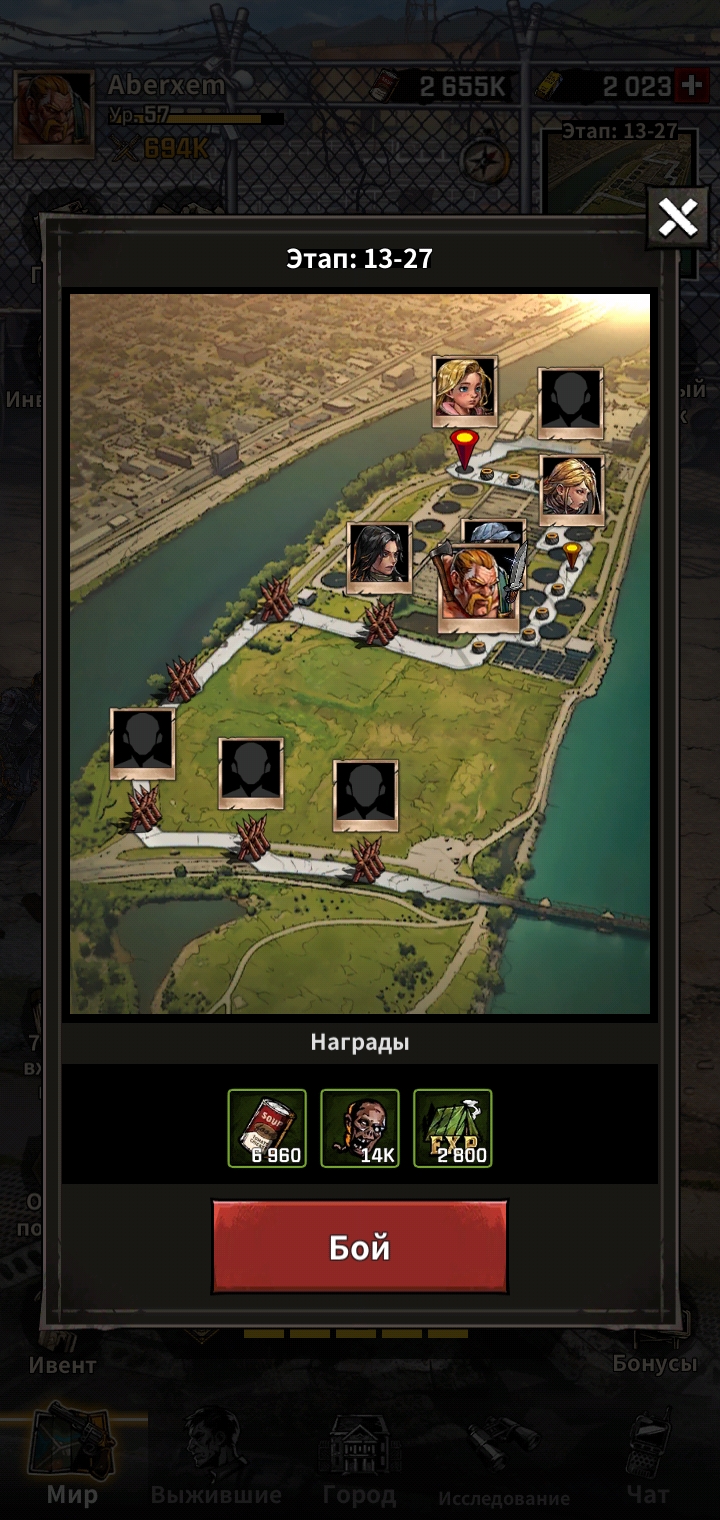
Task: Inspect the EXP tent reward
Action: pyautogui.click(x=452, y=1128)
